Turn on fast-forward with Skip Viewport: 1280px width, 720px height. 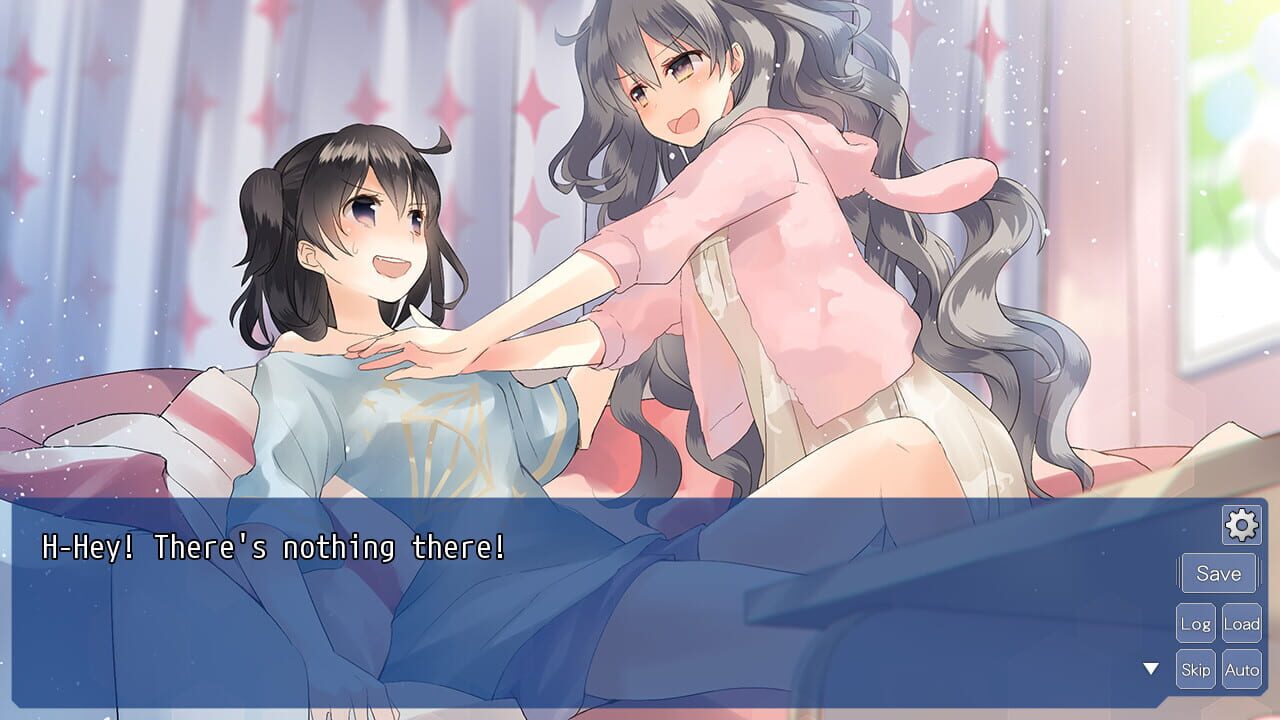pyautogui.click(x=1196, y=669)
